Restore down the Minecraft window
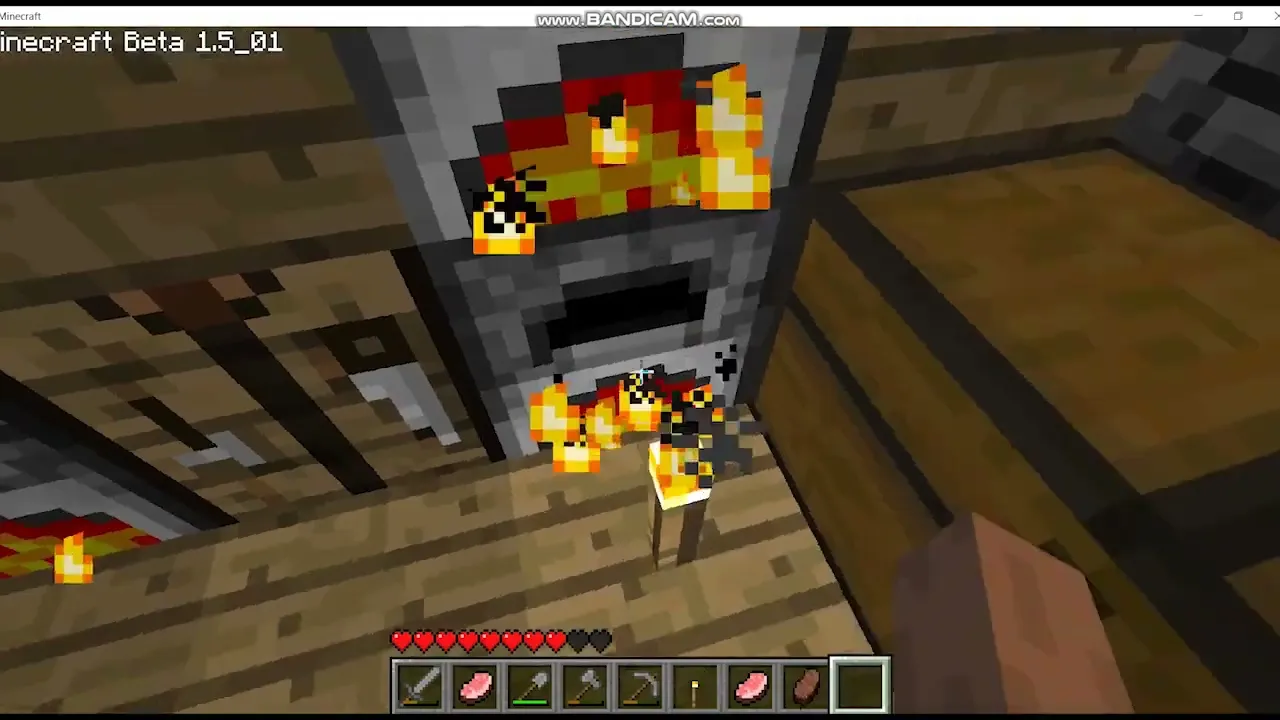The width and height of the screenshot is (1280, 720). coord(1238,16)
